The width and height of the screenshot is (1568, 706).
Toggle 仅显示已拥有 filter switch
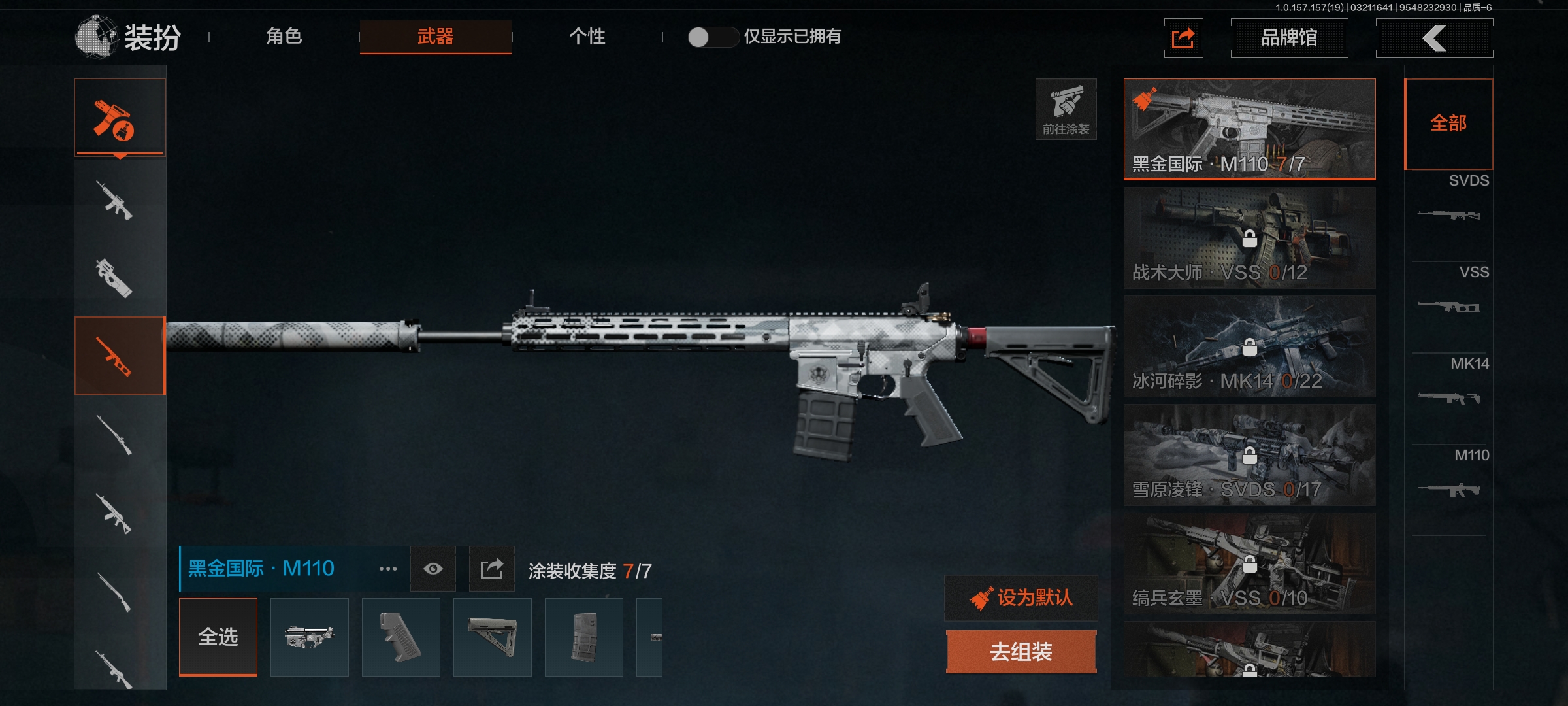[712, 37]
